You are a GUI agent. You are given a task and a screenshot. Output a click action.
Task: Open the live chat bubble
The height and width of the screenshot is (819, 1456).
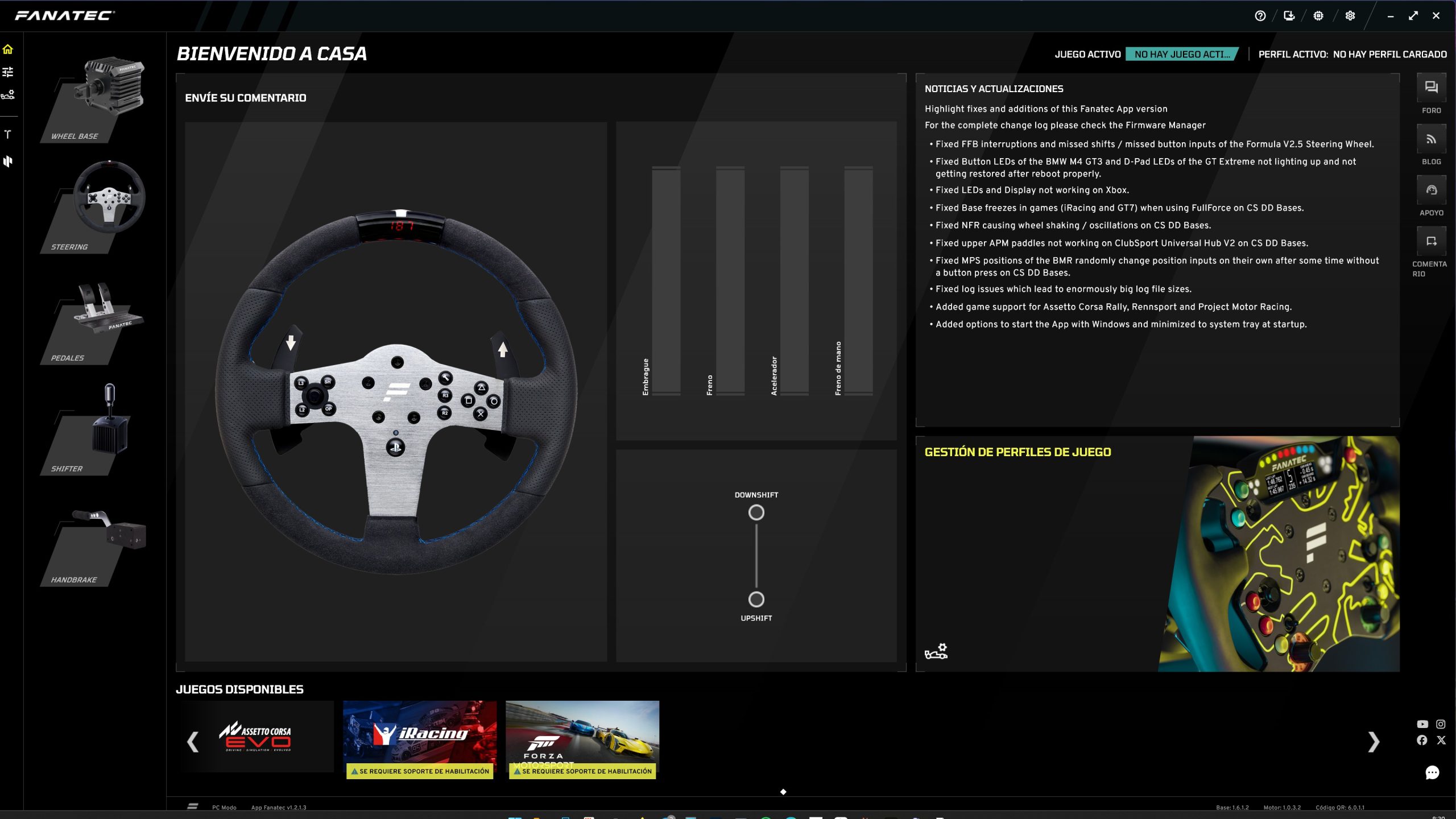pos(1432,772)
